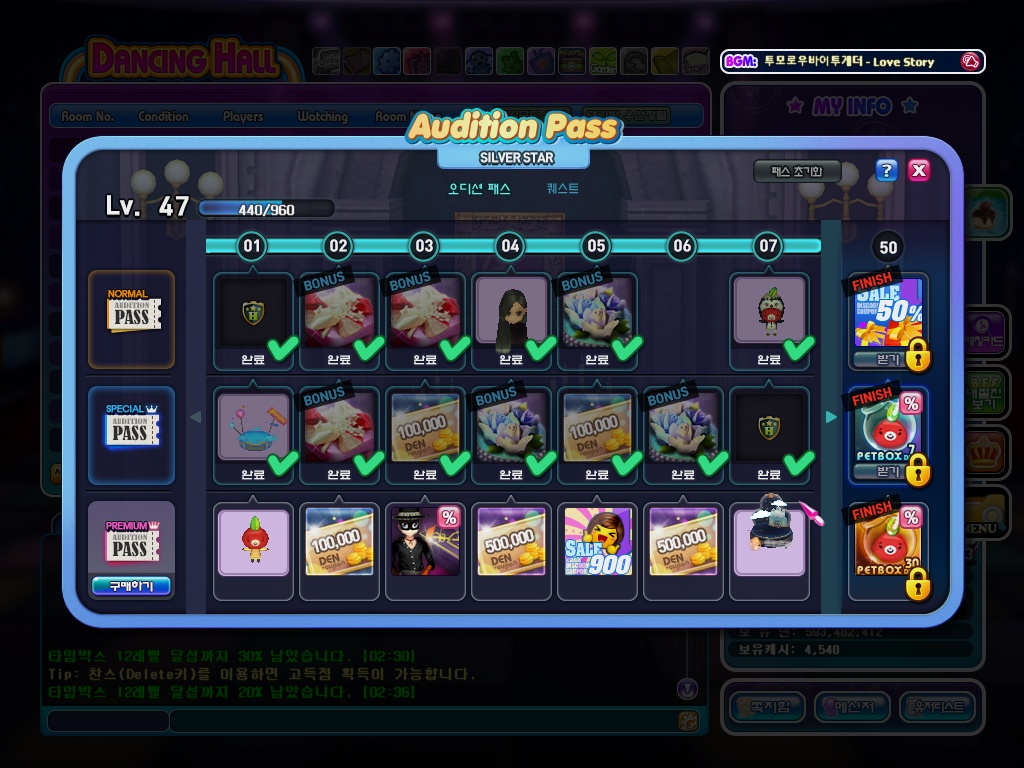Select the 오디션 패스 tab
The height and width of the screenshot is (768, 1024).
479,188
